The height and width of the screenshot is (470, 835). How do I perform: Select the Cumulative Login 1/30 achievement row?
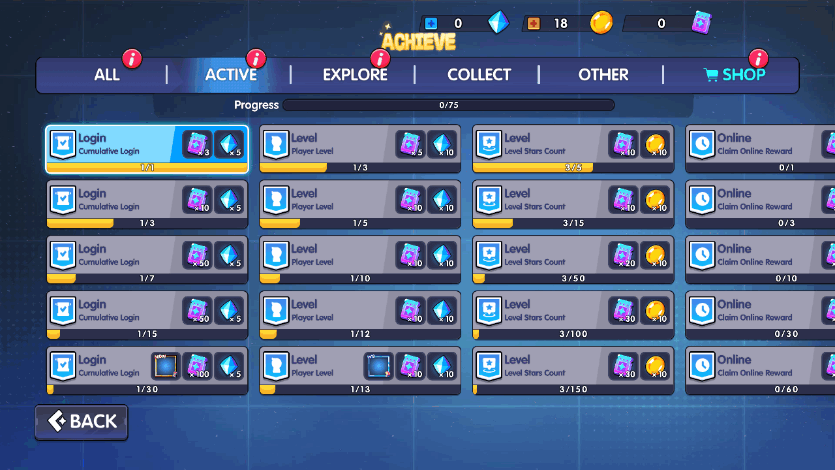click(x=147, y=371)
